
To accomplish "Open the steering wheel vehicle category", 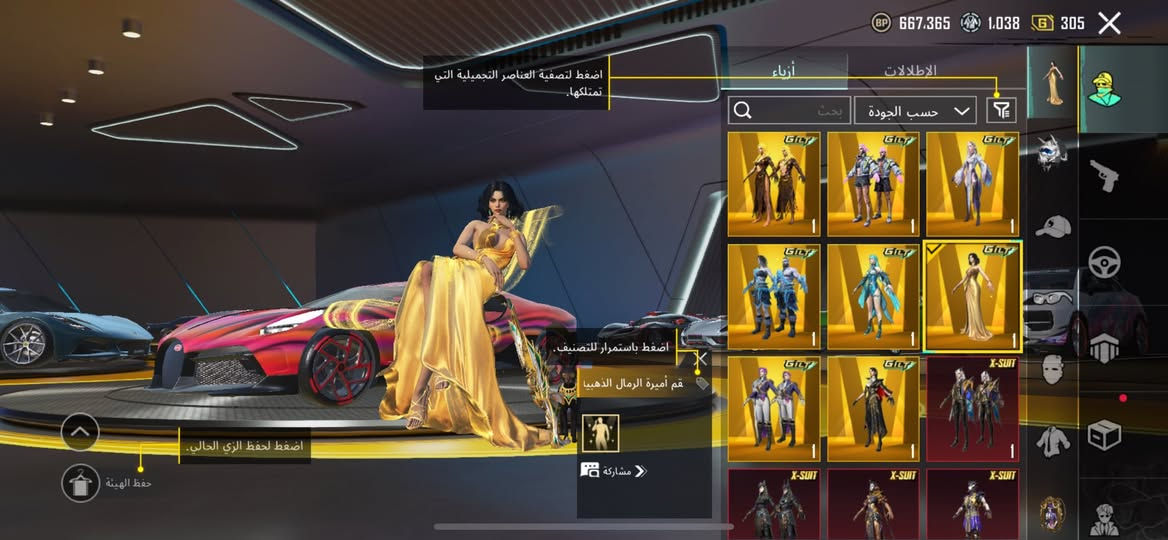I will 1104,262.
